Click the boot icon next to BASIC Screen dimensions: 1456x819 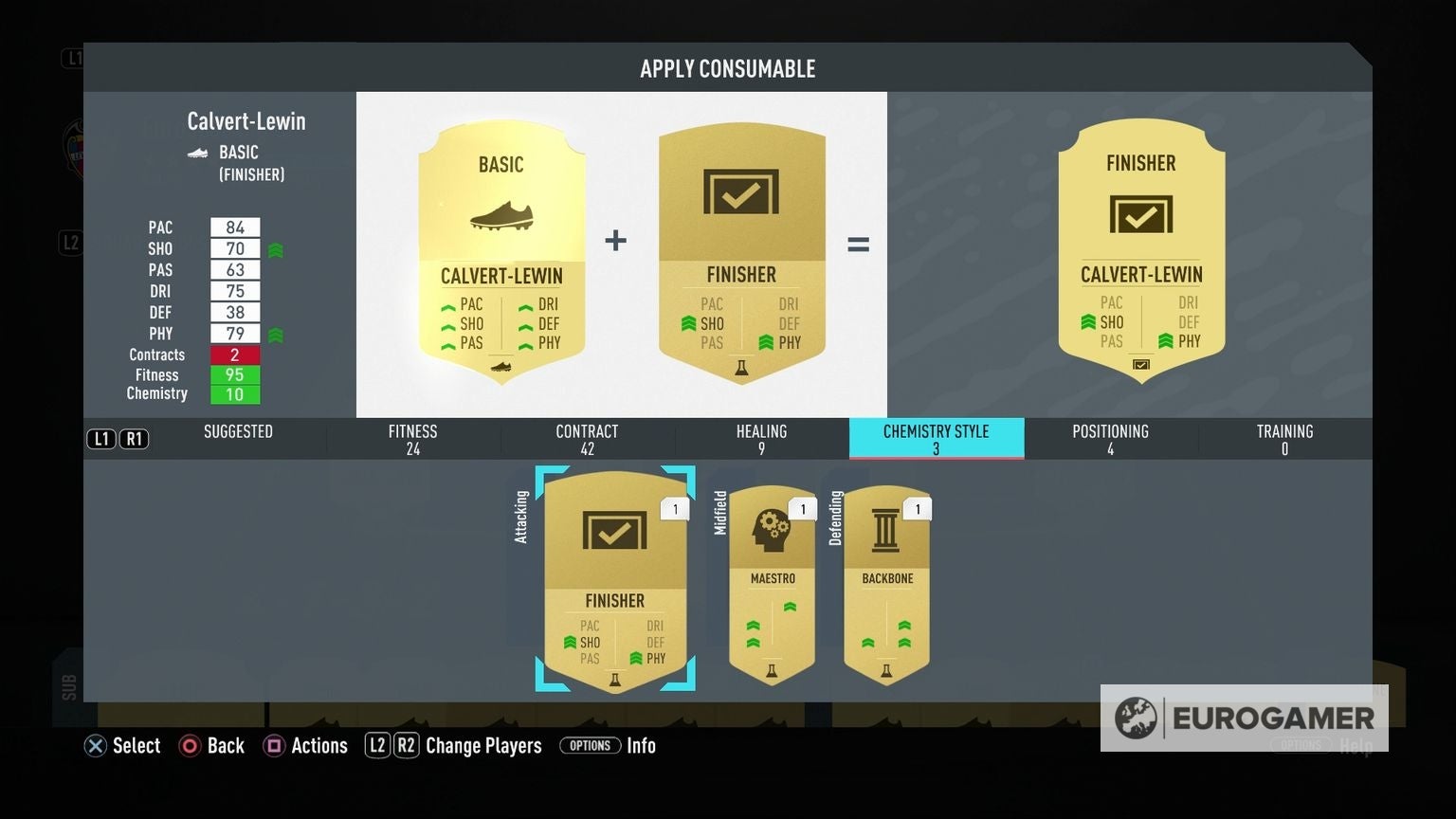tap(196, 153)
